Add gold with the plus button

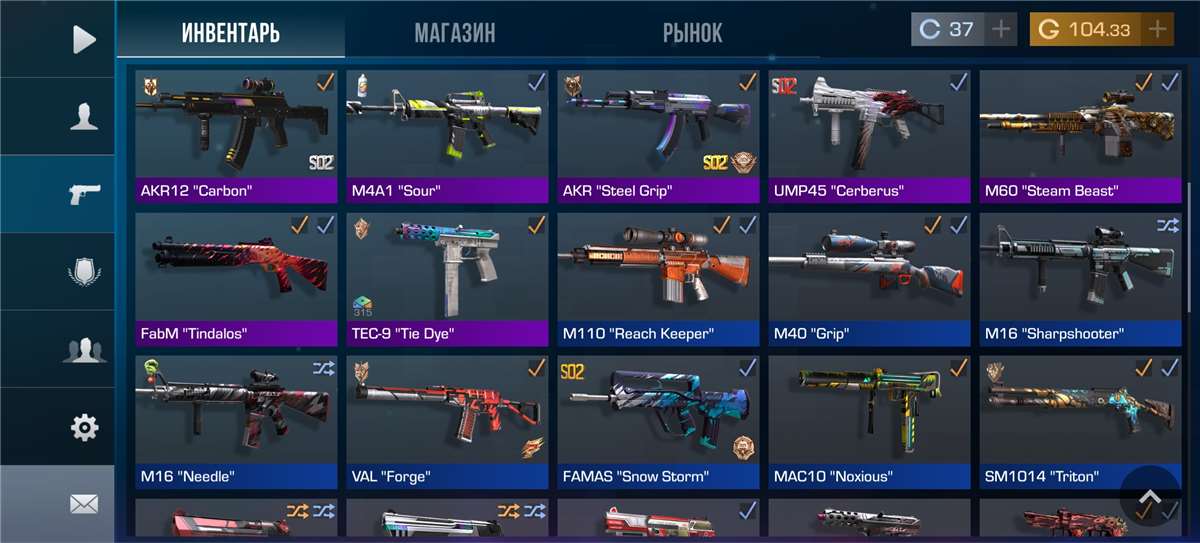(1157, 29)
